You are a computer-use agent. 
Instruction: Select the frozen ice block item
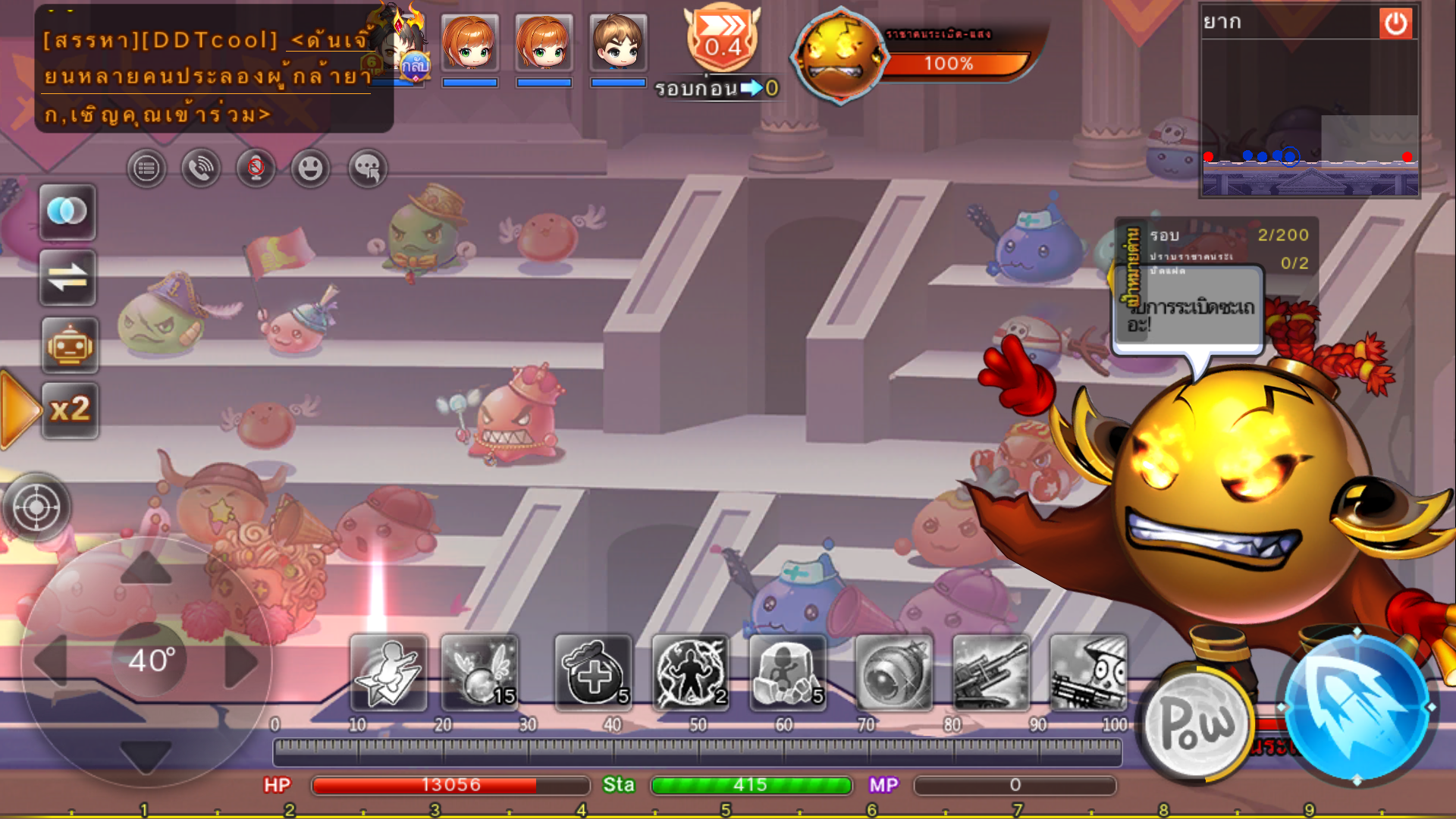(788, 673)
